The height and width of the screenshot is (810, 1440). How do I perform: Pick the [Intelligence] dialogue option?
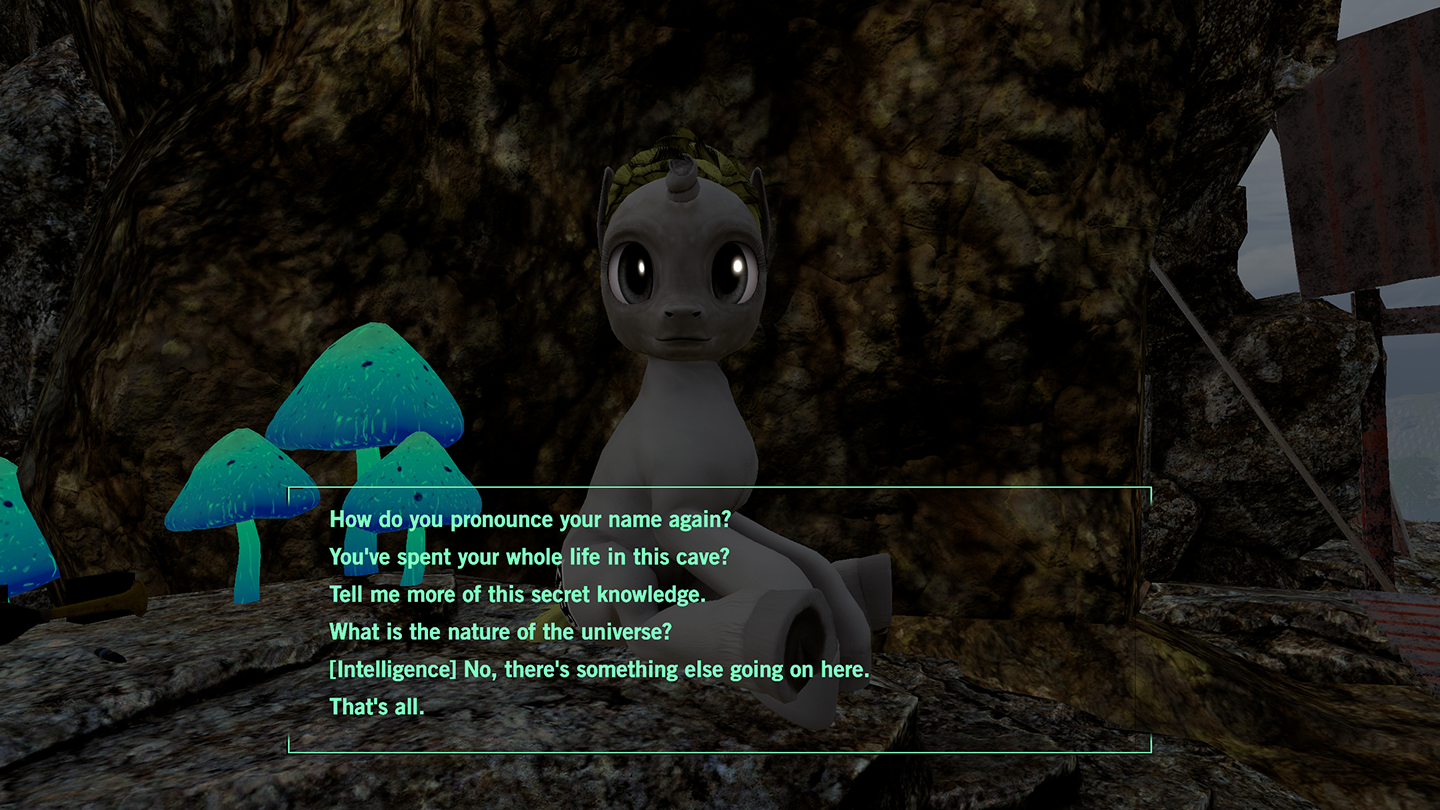[599, 670]
